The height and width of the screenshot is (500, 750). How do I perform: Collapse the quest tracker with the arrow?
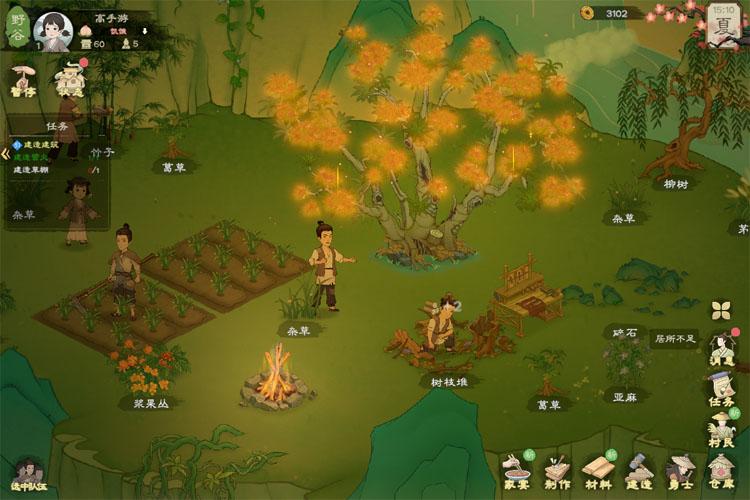pos(5,153)
